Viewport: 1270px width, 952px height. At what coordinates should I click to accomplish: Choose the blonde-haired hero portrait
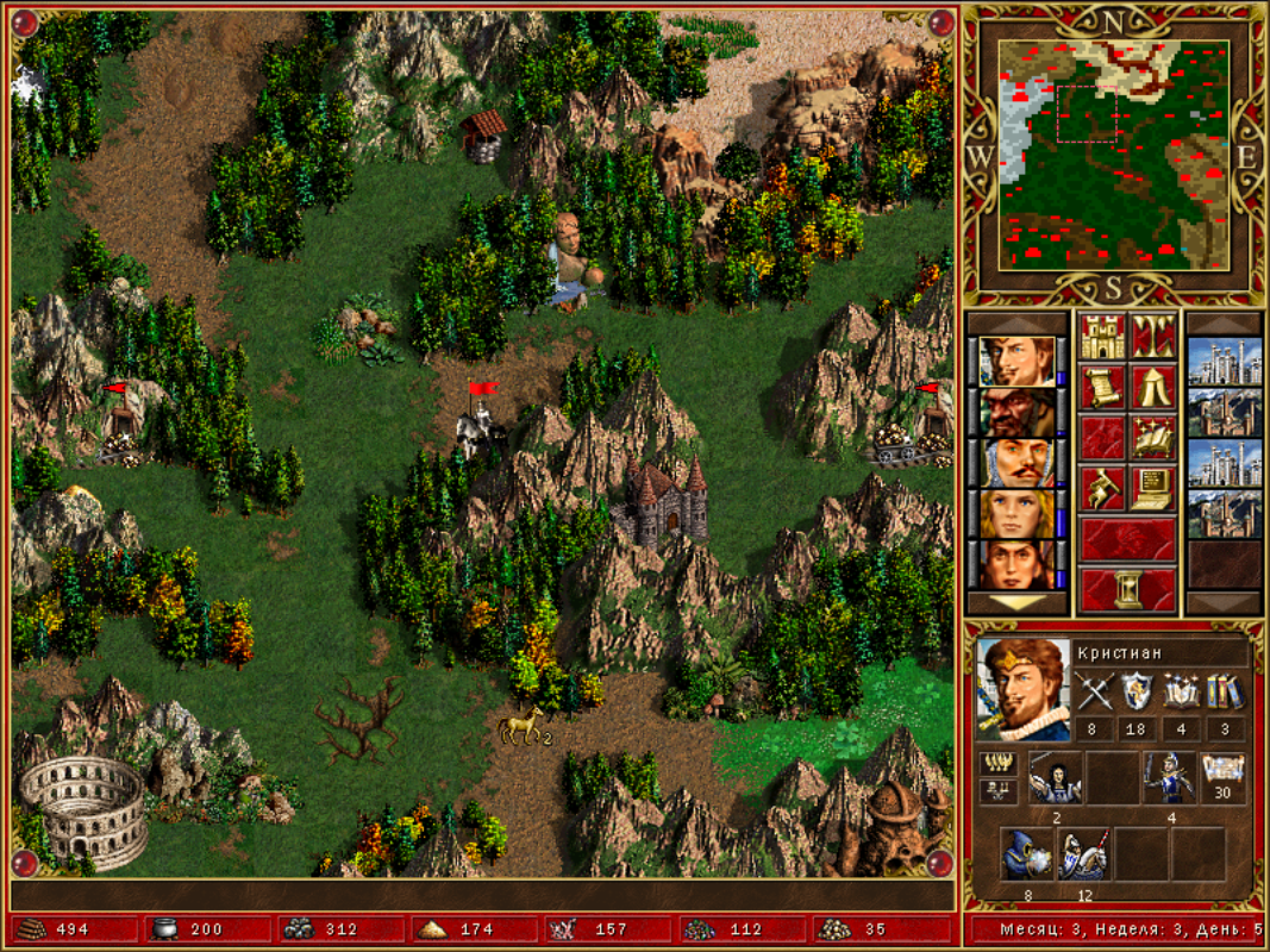point(1017,513)
